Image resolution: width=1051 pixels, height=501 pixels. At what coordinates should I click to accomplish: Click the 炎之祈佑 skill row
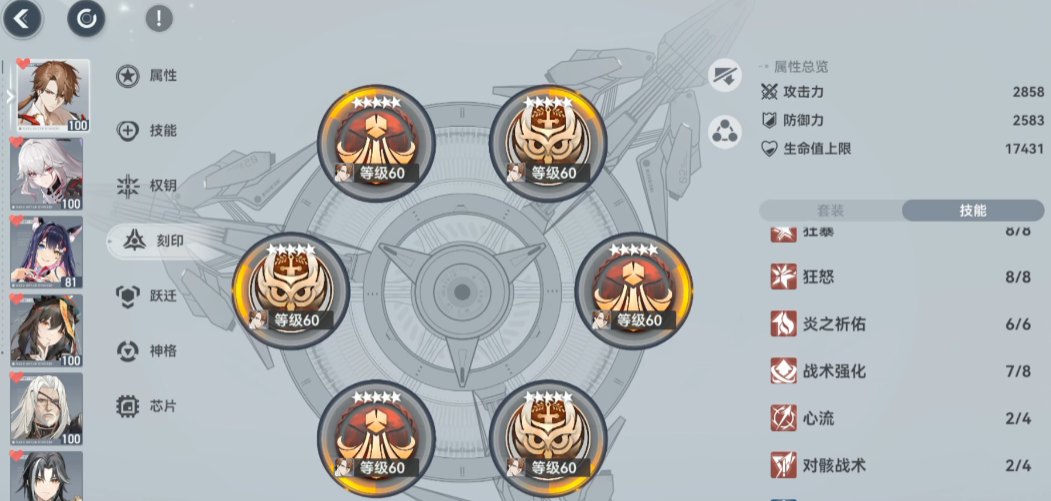(x=900, y=323)
